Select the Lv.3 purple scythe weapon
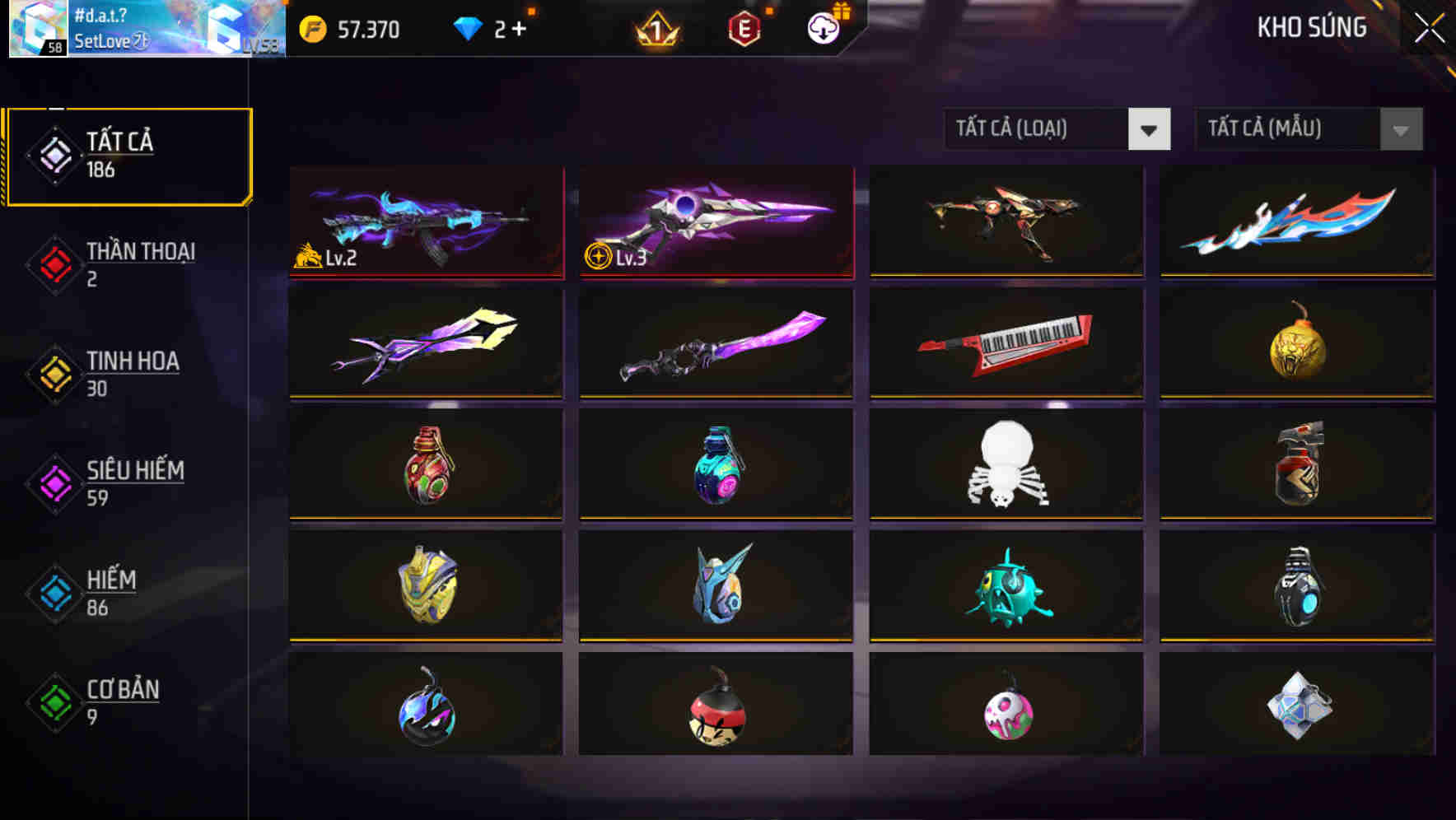The image size is (1456, 820). [715, 222]
